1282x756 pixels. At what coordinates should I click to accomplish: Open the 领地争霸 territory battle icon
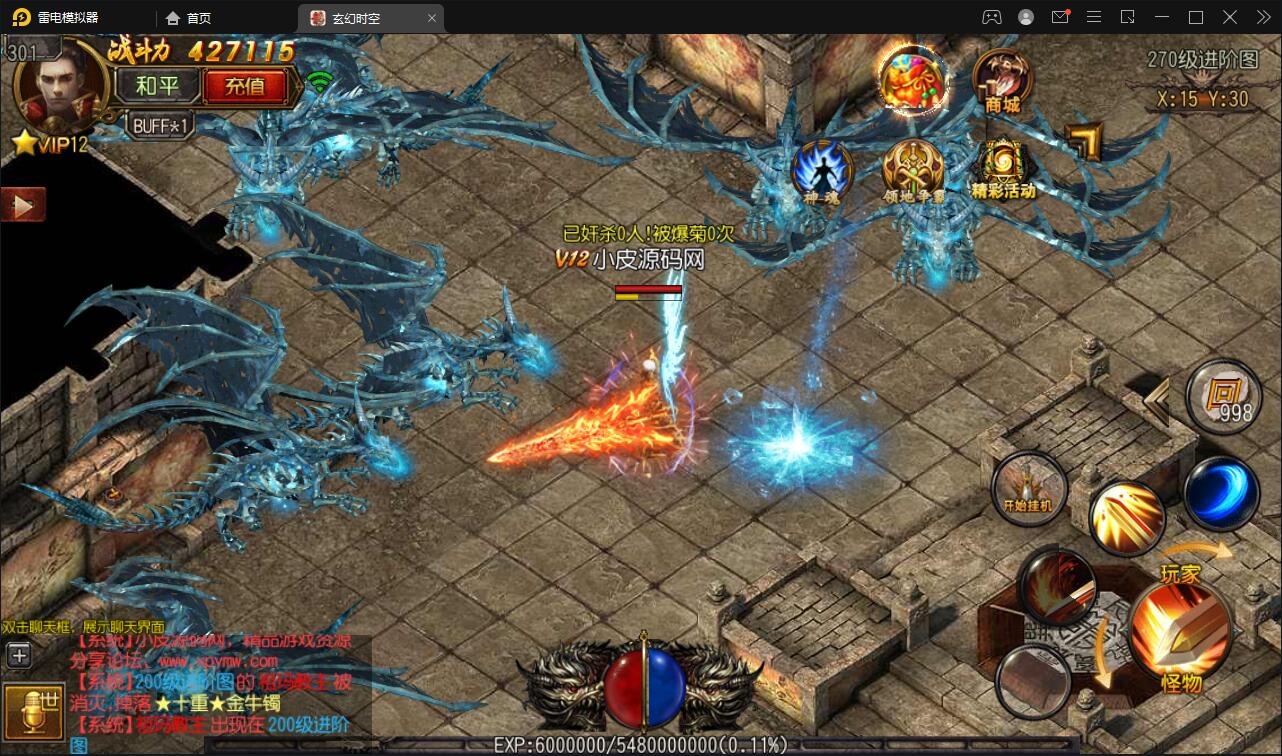click(913, 170)
